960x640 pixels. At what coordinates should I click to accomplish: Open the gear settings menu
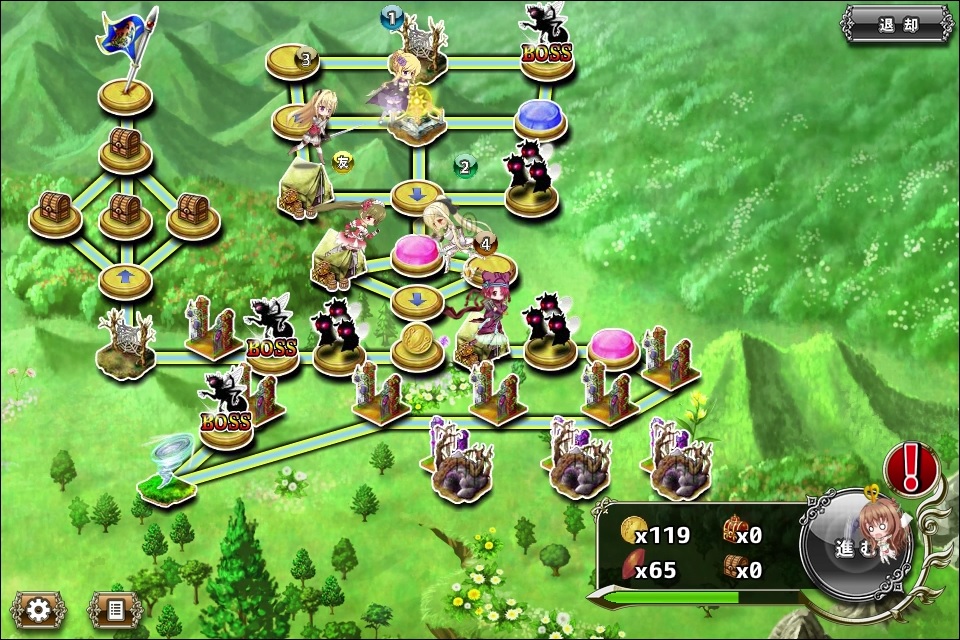[x=38, y=609]
